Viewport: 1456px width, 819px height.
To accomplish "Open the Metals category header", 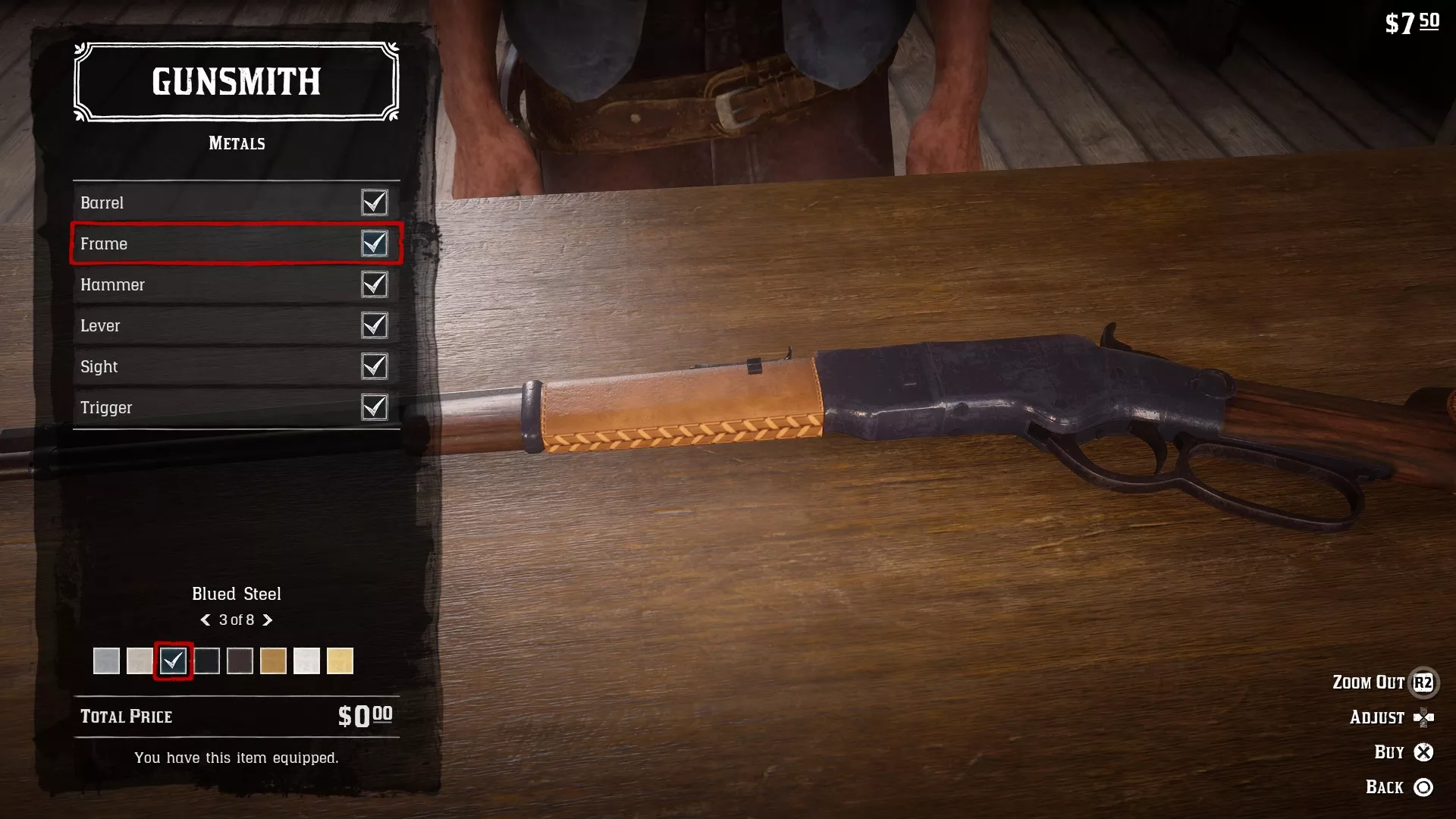I will pyautogui.click(x=236, y=143).
